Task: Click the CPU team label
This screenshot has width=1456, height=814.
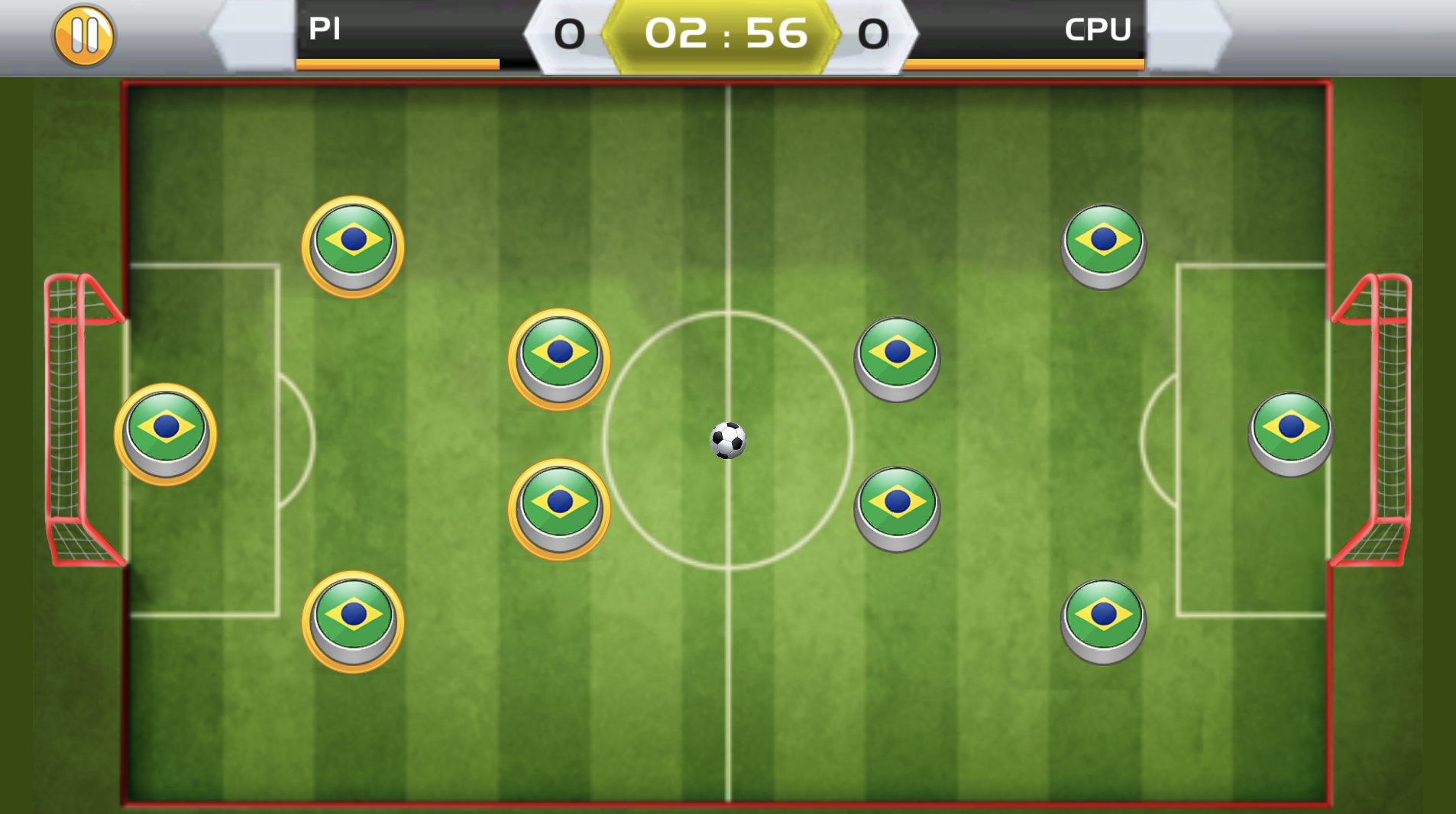Action: [1098, 31]
